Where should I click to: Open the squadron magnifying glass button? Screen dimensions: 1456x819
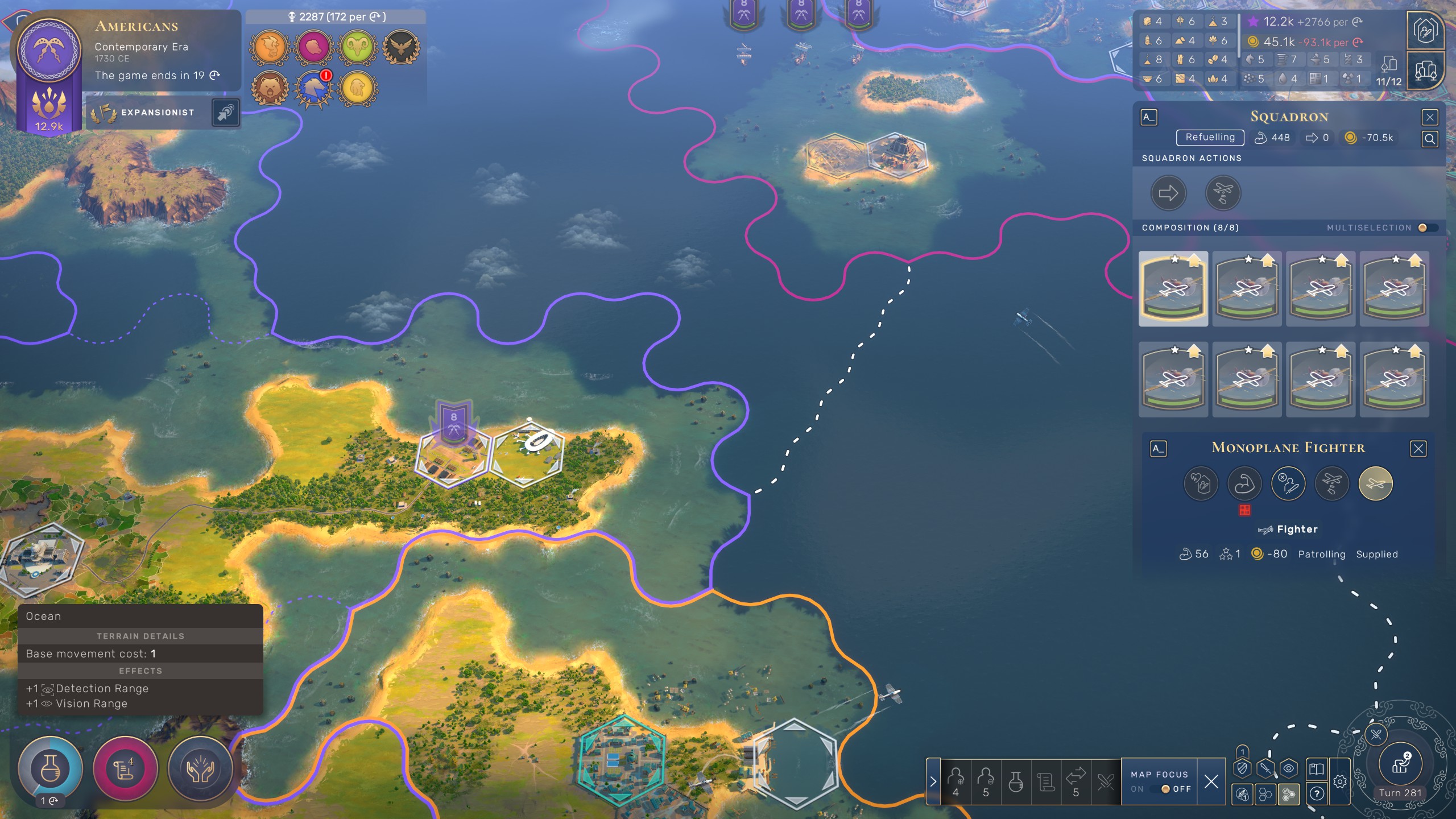coord(1430,139)
